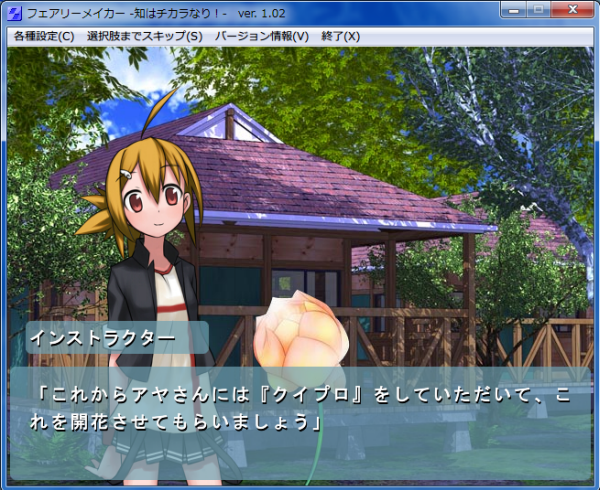Choose 選択肢までスキップ(S) in the menu bar
Screen dimensions: 600x490
(x=144, y=36)
